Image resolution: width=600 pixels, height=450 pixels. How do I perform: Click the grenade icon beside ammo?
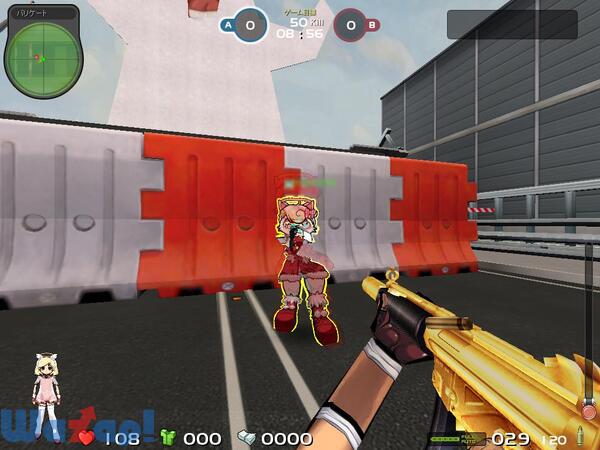(x=579, y=438)
